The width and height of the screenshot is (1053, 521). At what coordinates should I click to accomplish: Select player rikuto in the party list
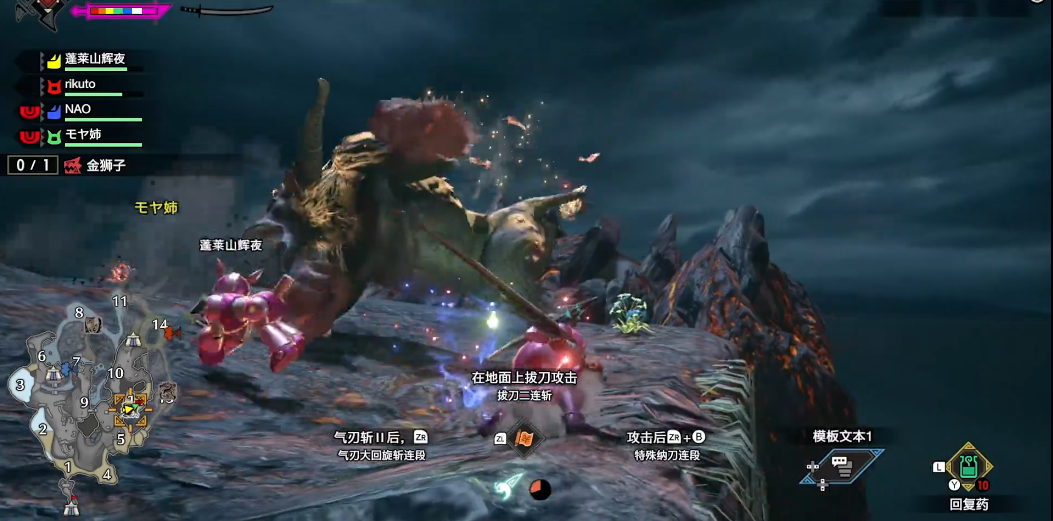coord(80,86)
